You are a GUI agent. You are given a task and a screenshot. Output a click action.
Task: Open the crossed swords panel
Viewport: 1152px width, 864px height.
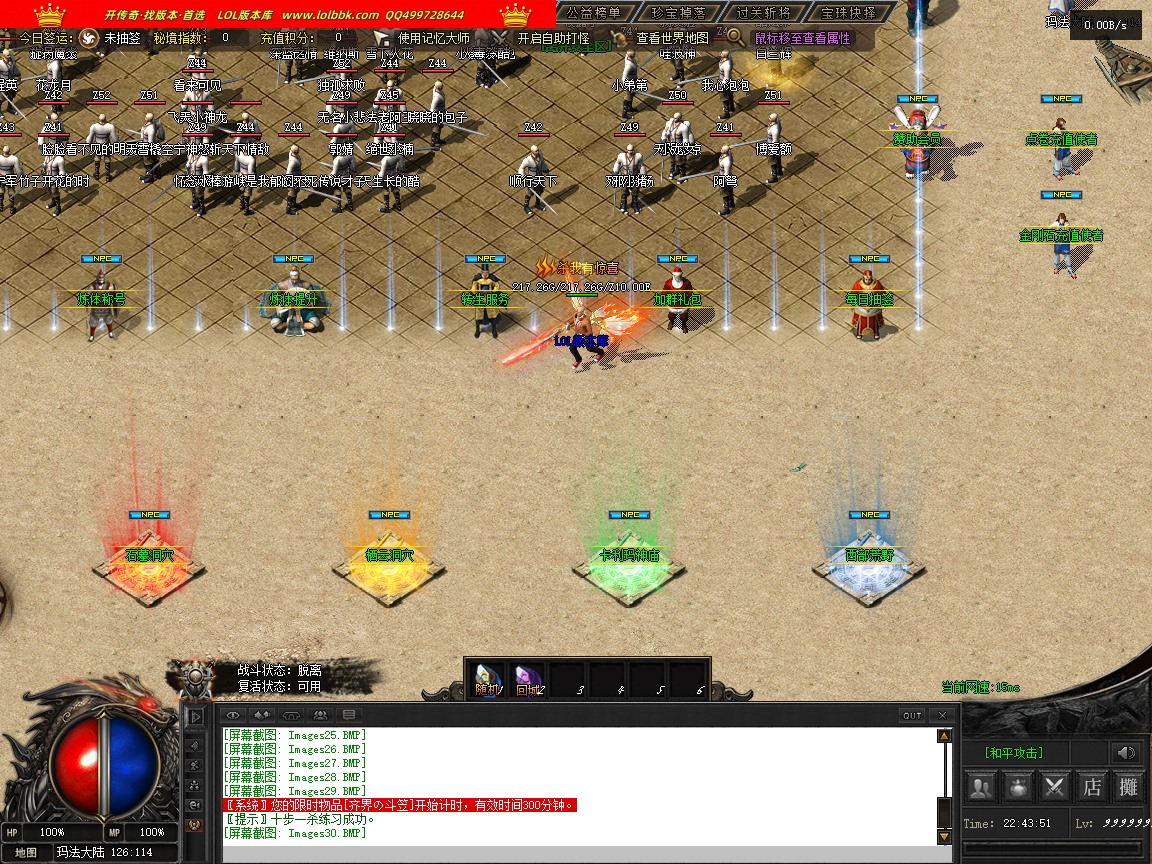click(x=1055, y=787)
